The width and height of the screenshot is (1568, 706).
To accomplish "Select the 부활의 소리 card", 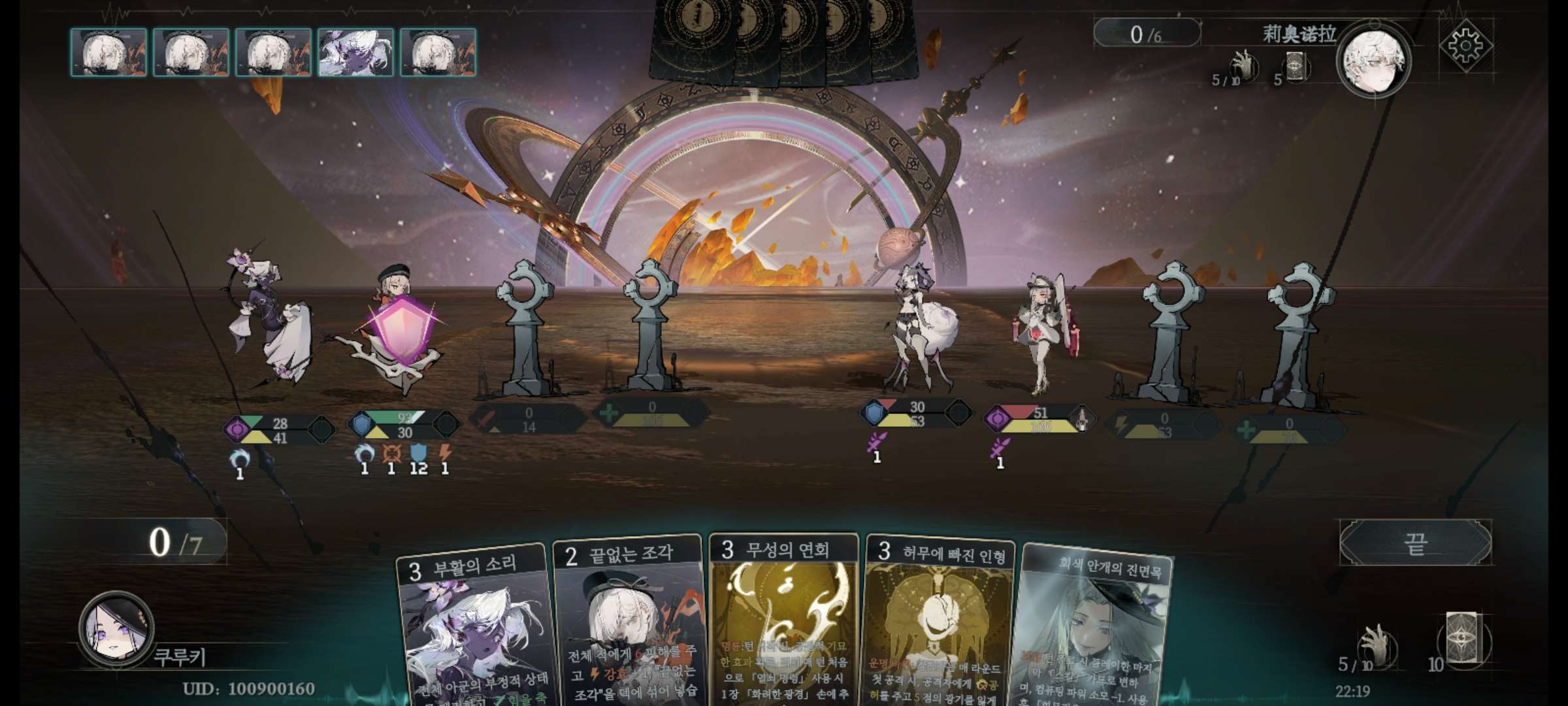I will tap(473, 628).
